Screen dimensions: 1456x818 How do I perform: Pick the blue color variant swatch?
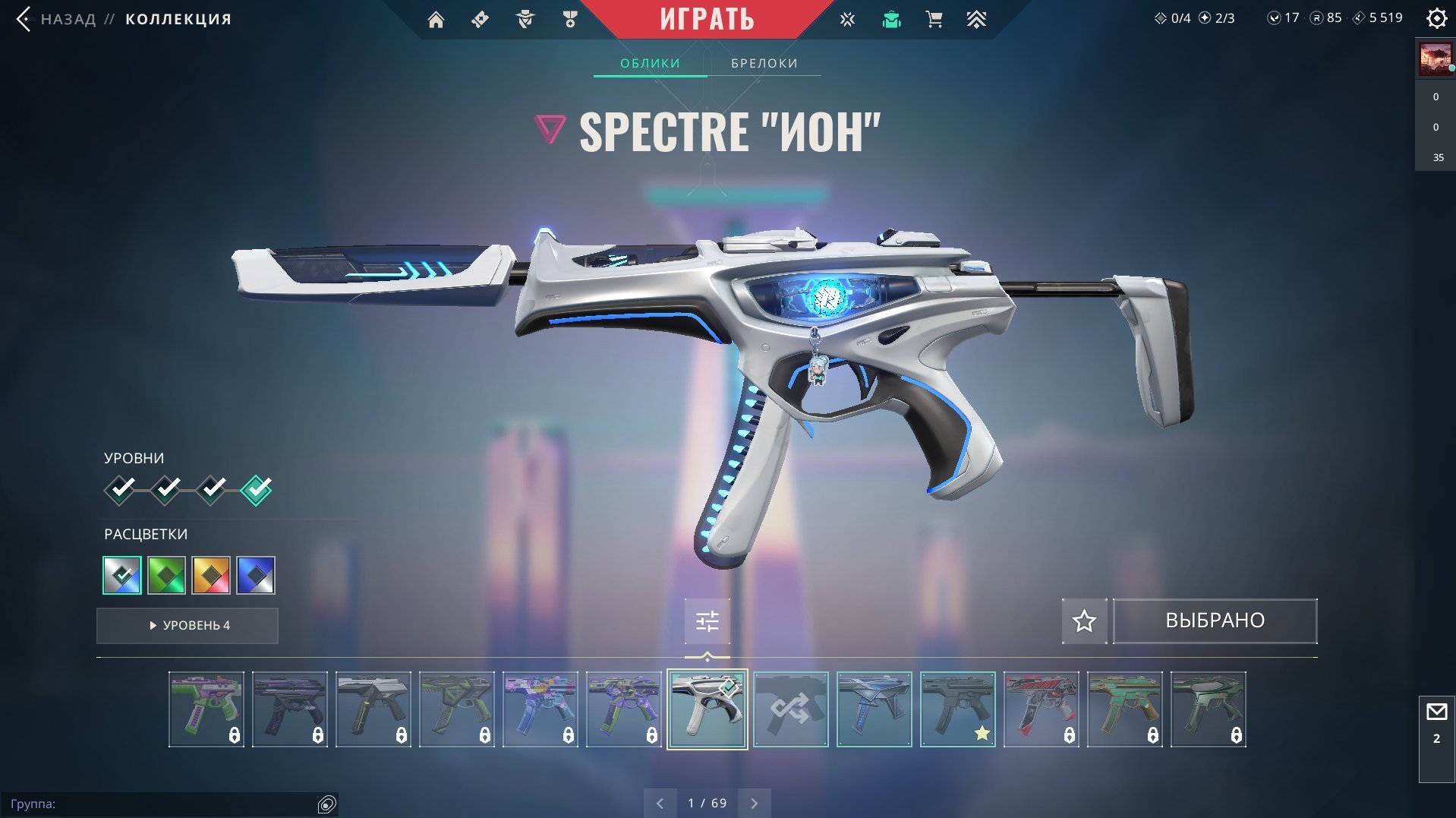tap(256, 575)
